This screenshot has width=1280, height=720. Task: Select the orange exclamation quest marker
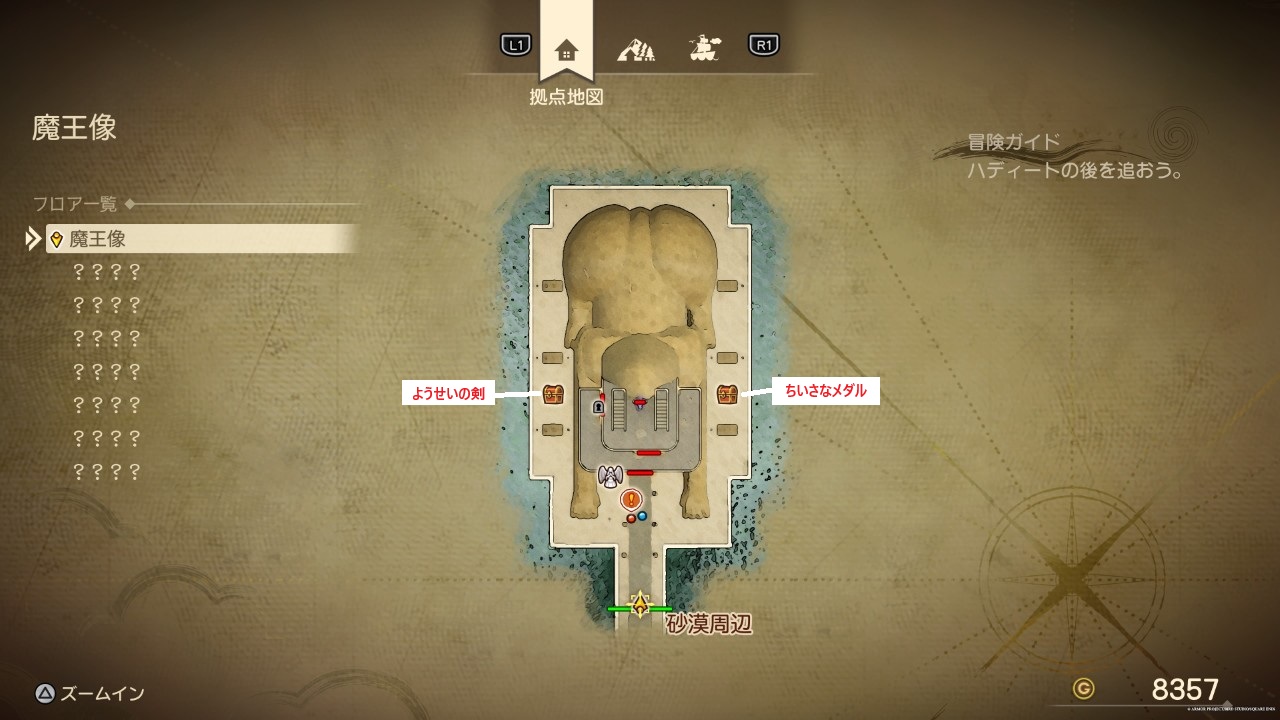pos(630,499)
